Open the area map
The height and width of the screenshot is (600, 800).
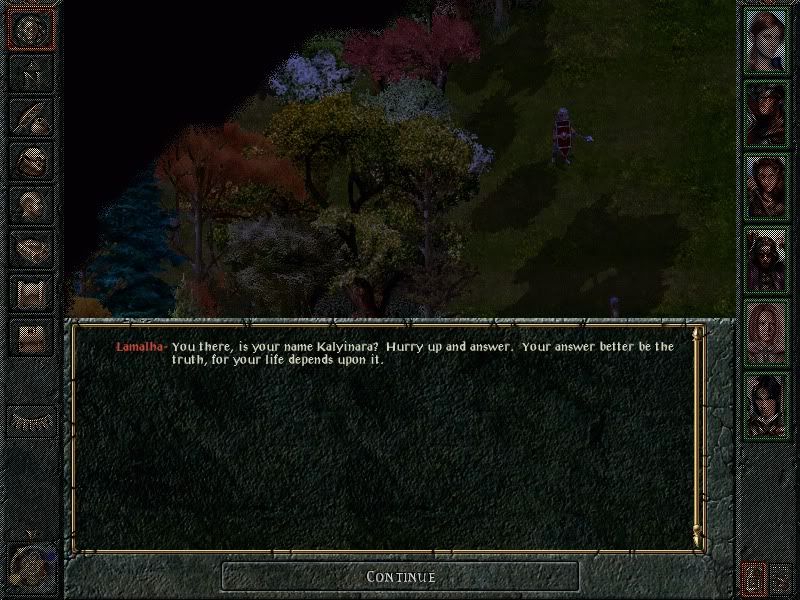[31, 73]
